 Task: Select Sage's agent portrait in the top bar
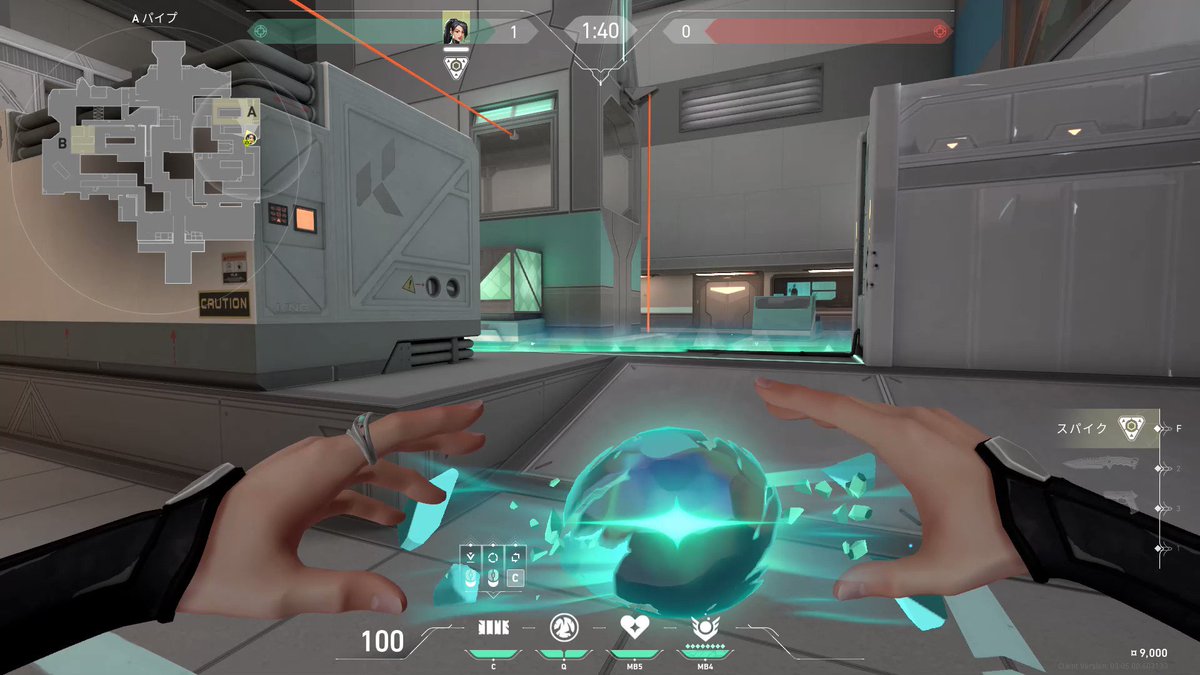tap(456, 31)
